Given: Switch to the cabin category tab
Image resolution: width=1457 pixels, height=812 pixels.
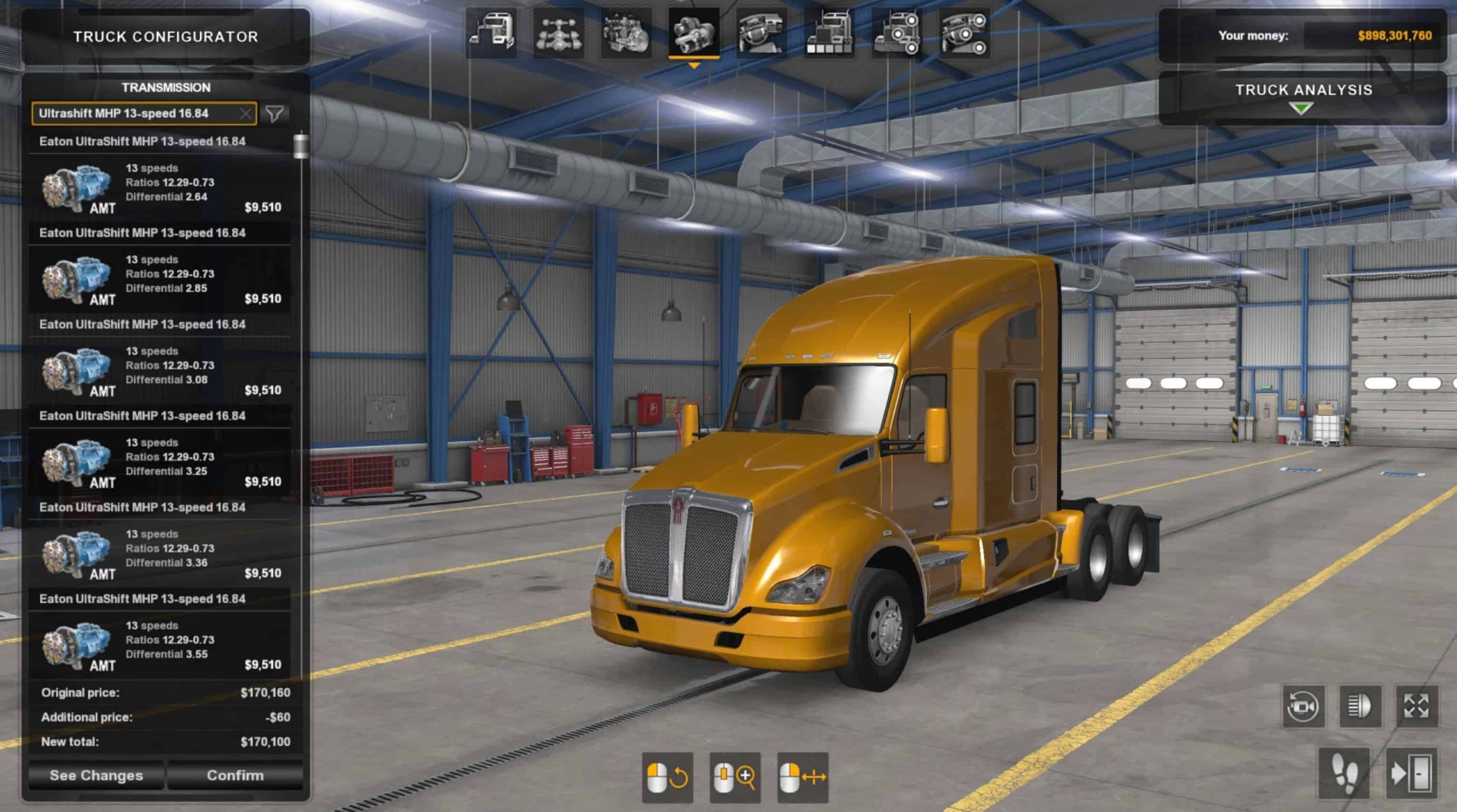Looking at the screenshot, I should (x=491, y=33).
